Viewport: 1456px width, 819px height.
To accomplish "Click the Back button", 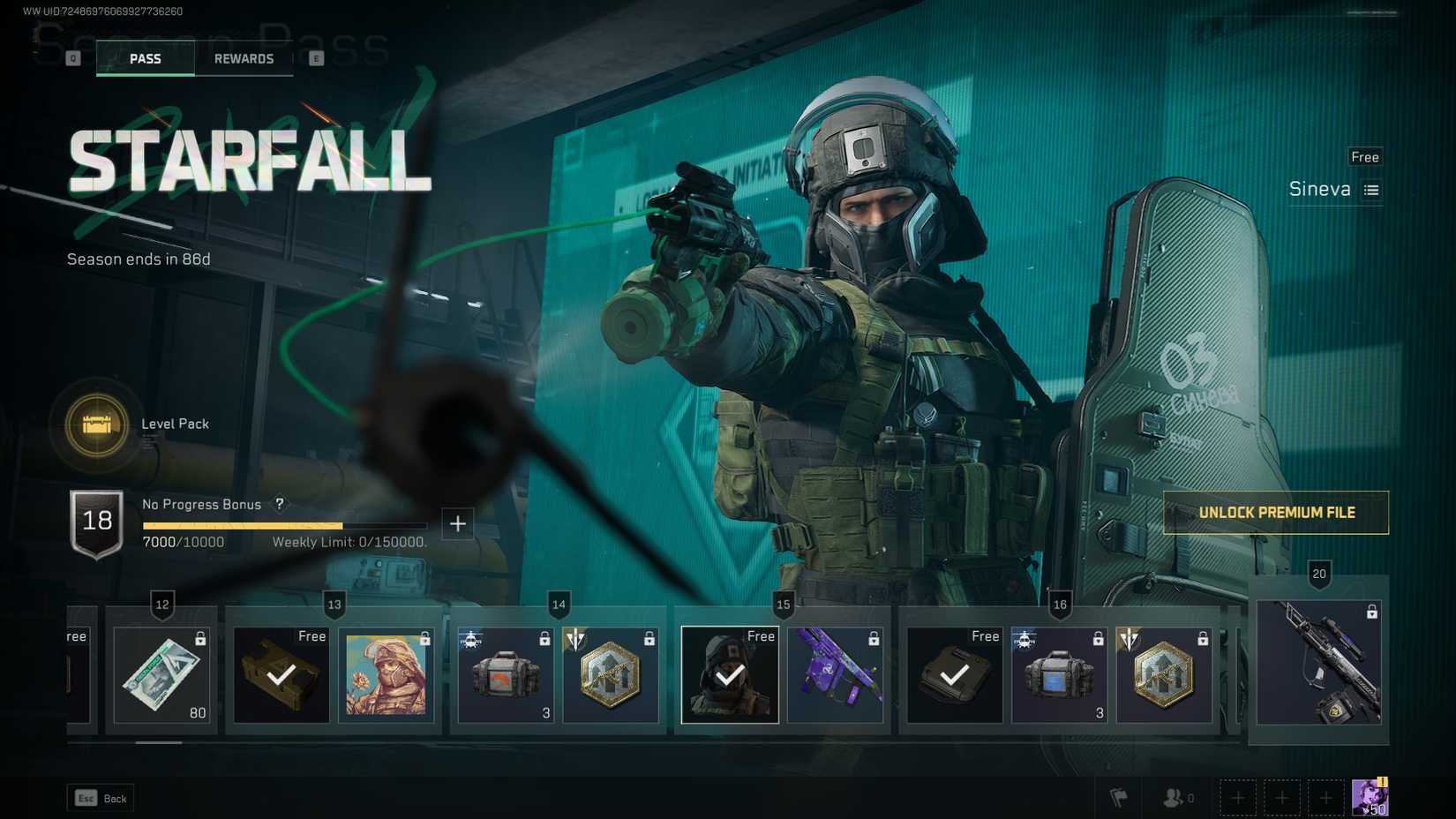I will (x=100, y=797).
